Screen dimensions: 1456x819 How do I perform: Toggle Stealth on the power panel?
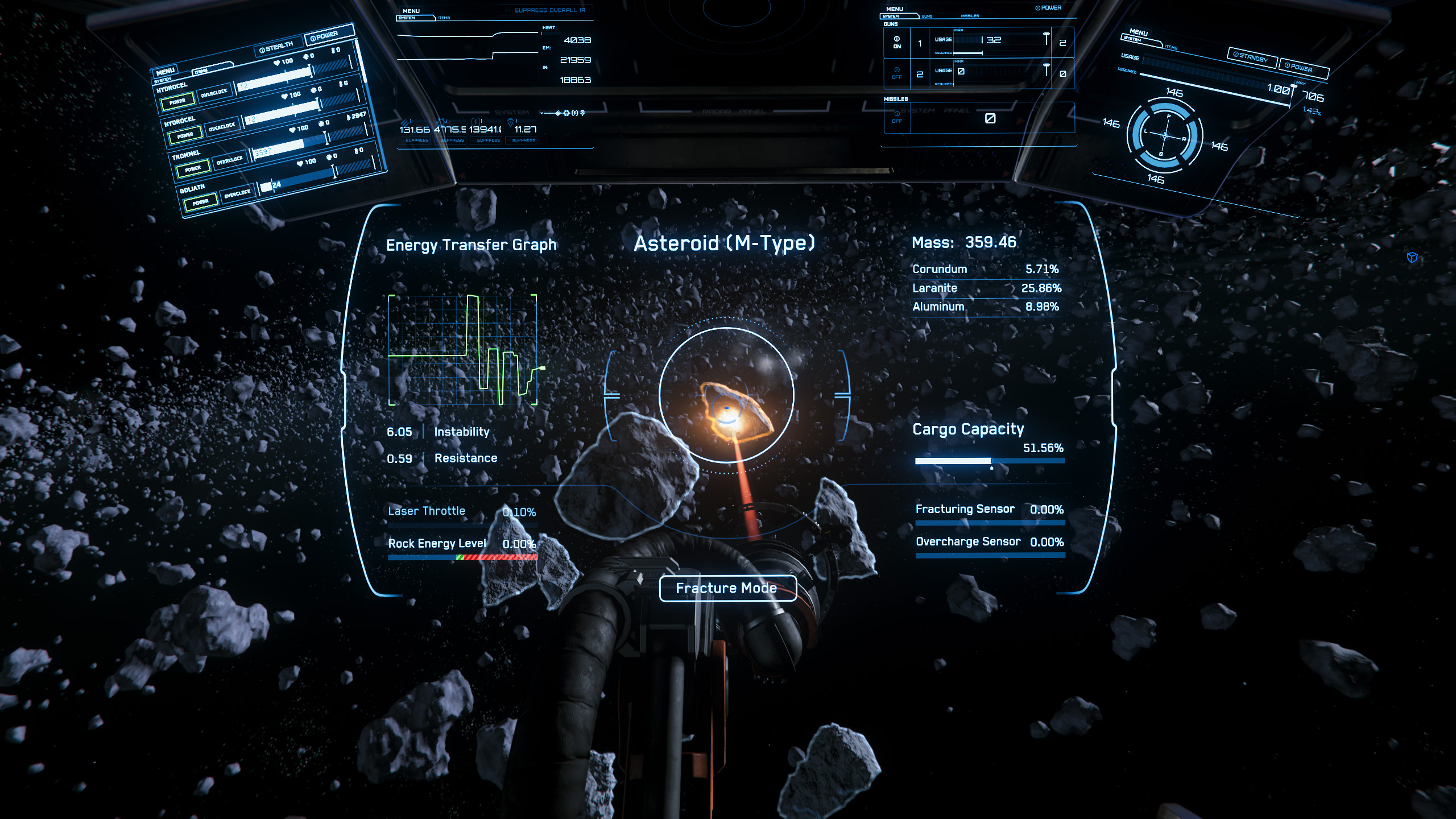[276, 47]
